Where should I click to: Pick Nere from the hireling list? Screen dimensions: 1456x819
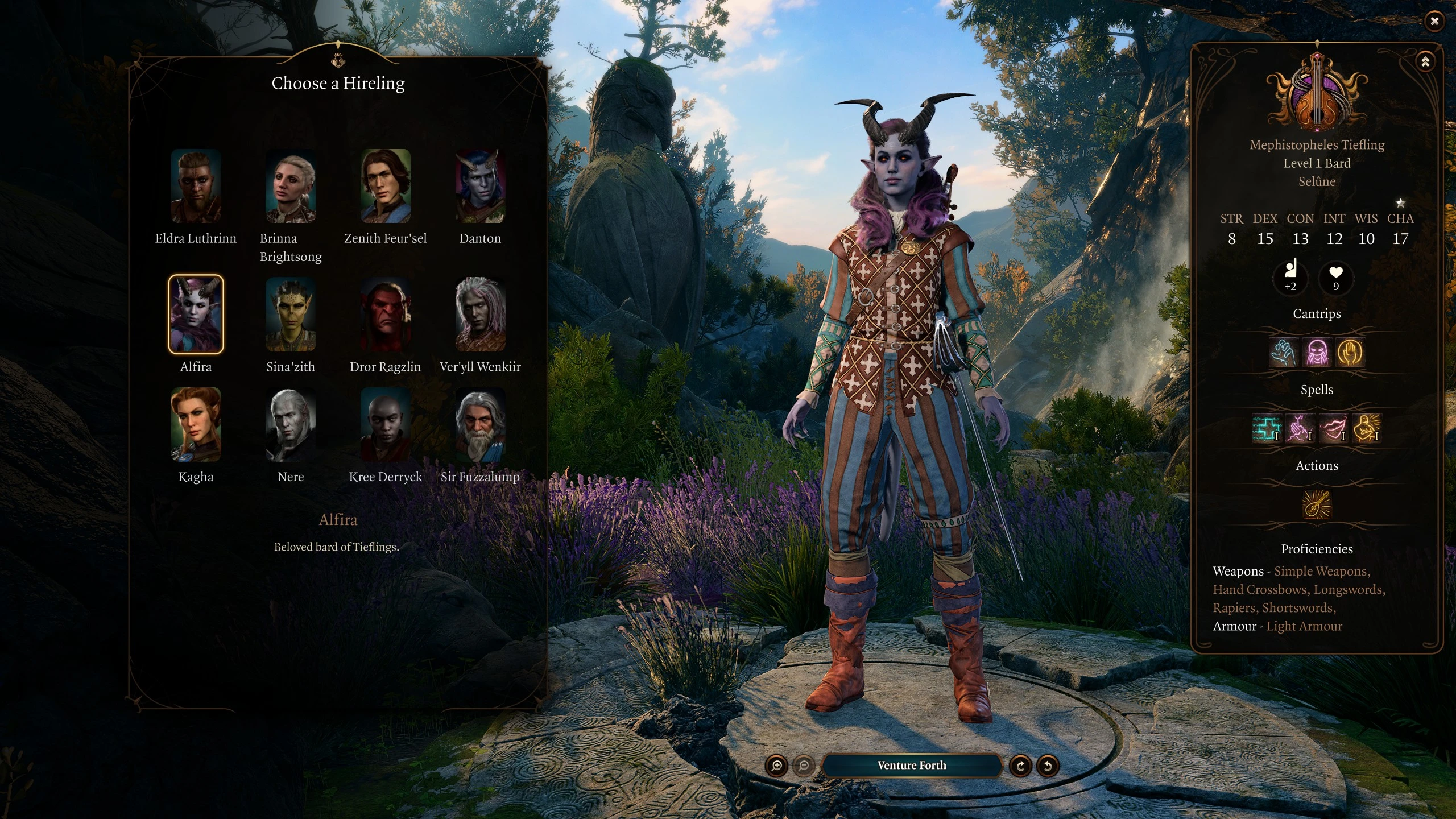pyautogui.click(x=291, y=424)
